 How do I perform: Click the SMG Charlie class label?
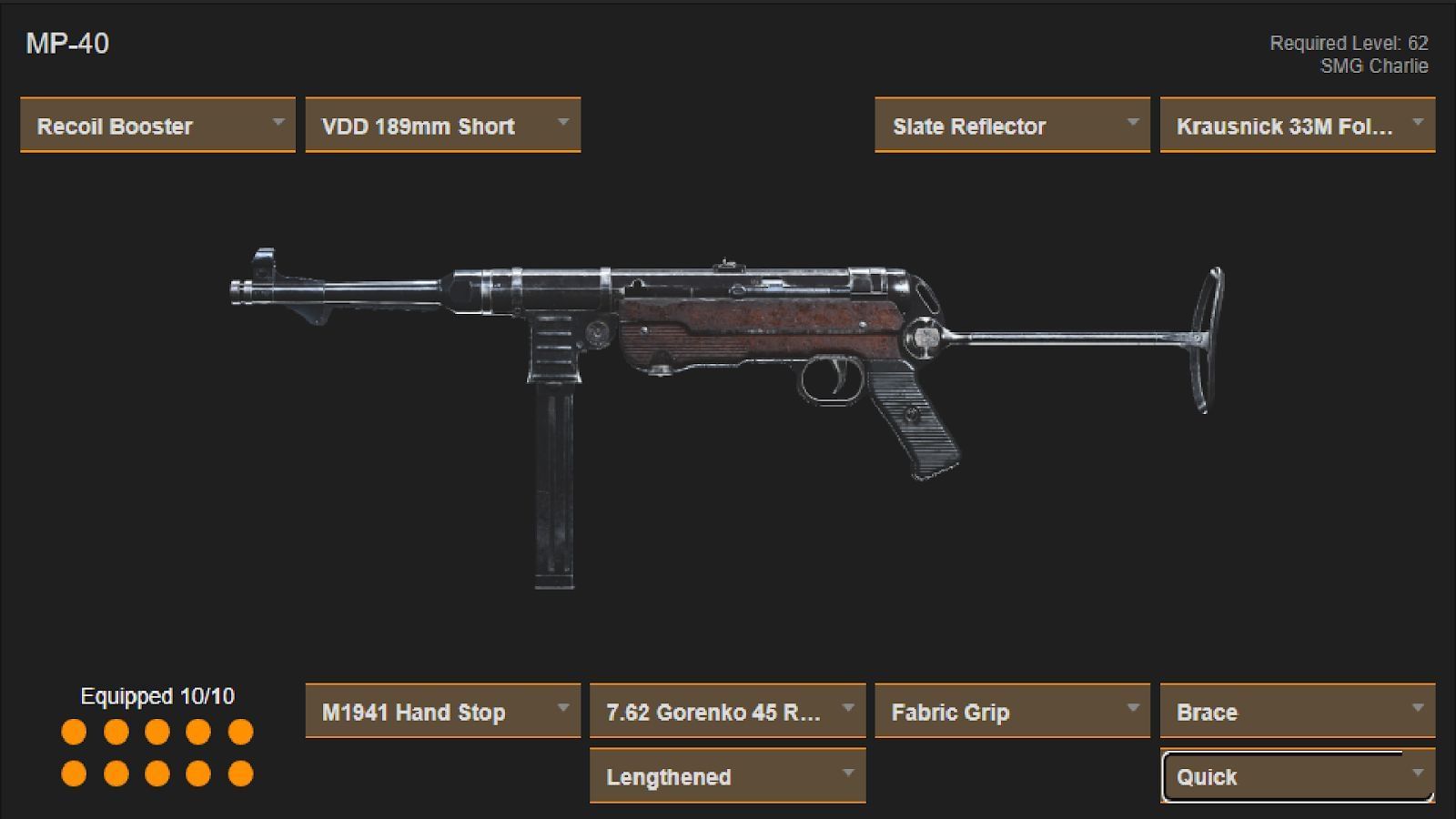click(1376, 66)
